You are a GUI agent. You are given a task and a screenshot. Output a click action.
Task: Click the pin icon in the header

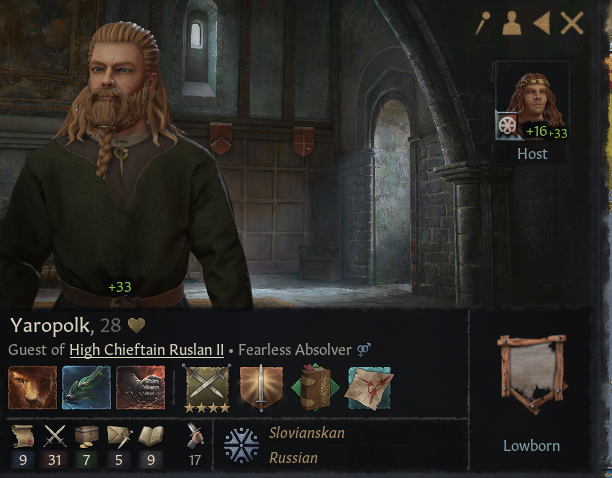tap(483, 24)
